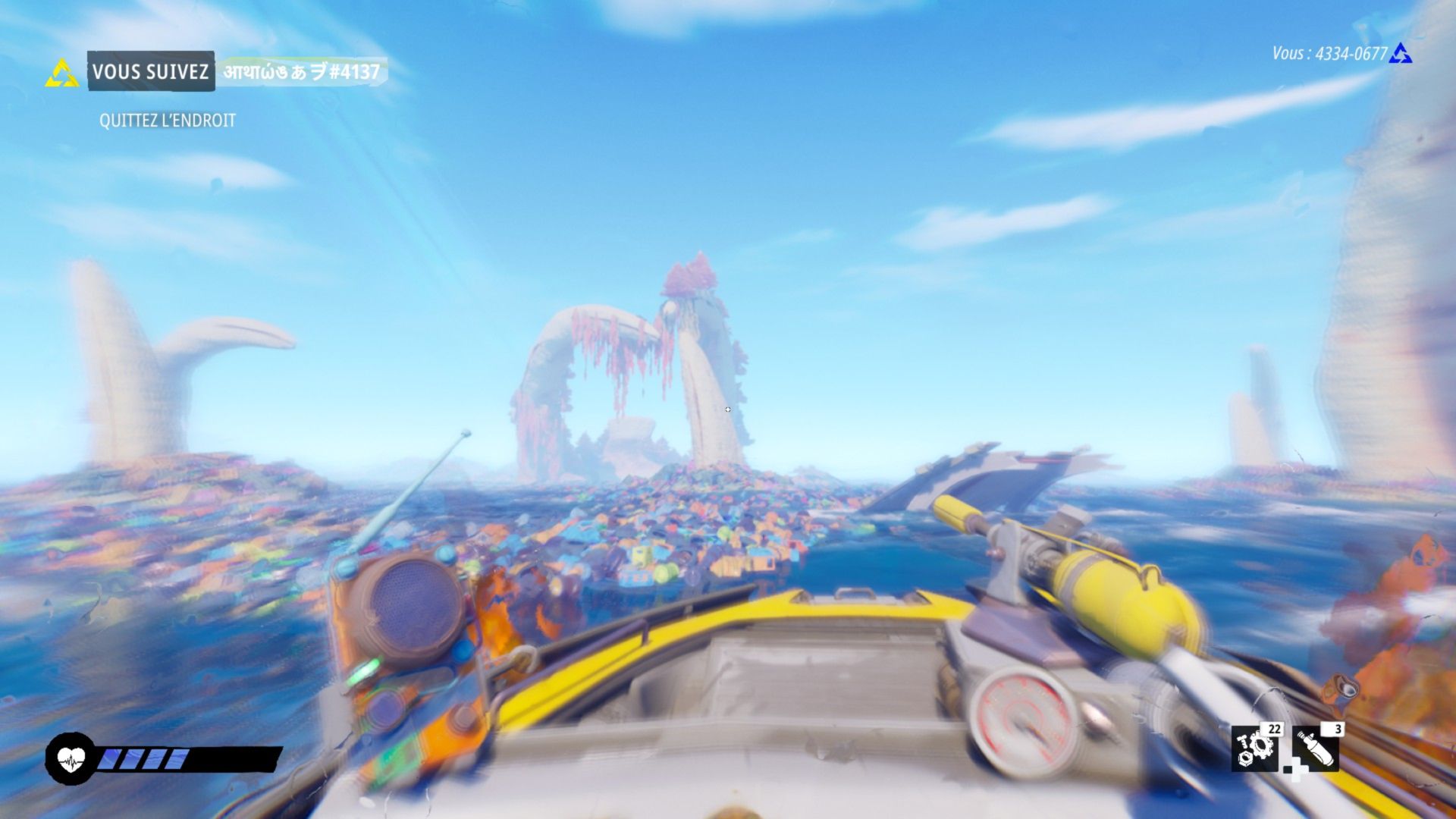This screenshot has height=819, width=1456.
Task: Click the 'Vous suivez' followed-player banner
Action: coord(151,72)
